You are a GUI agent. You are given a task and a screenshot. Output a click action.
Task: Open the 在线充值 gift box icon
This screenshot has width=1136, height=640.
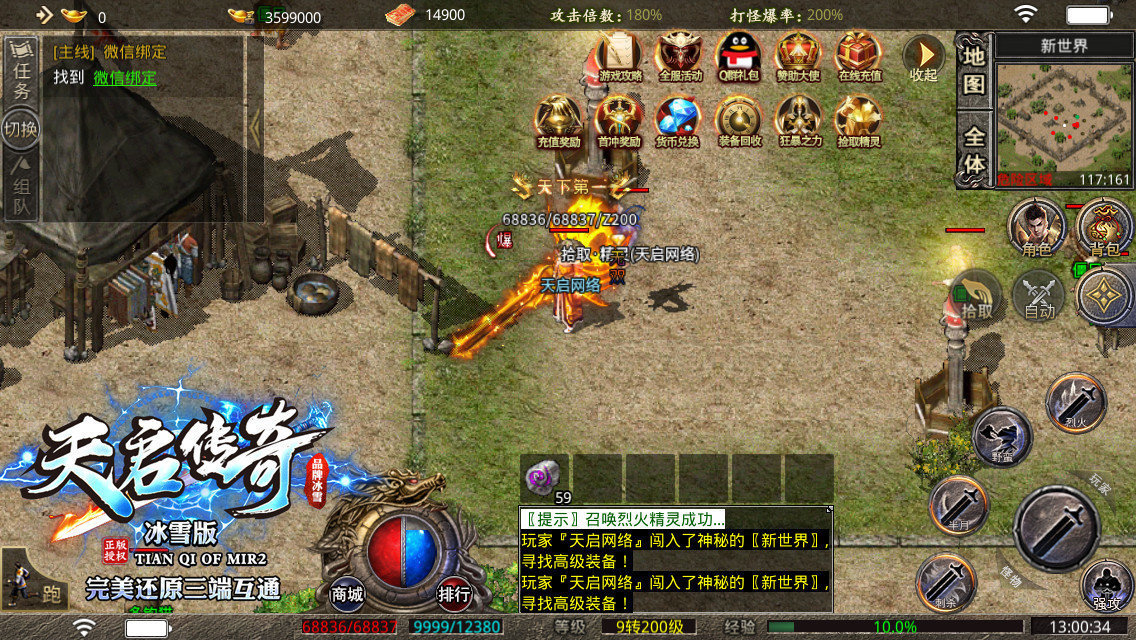coord(858,57)
